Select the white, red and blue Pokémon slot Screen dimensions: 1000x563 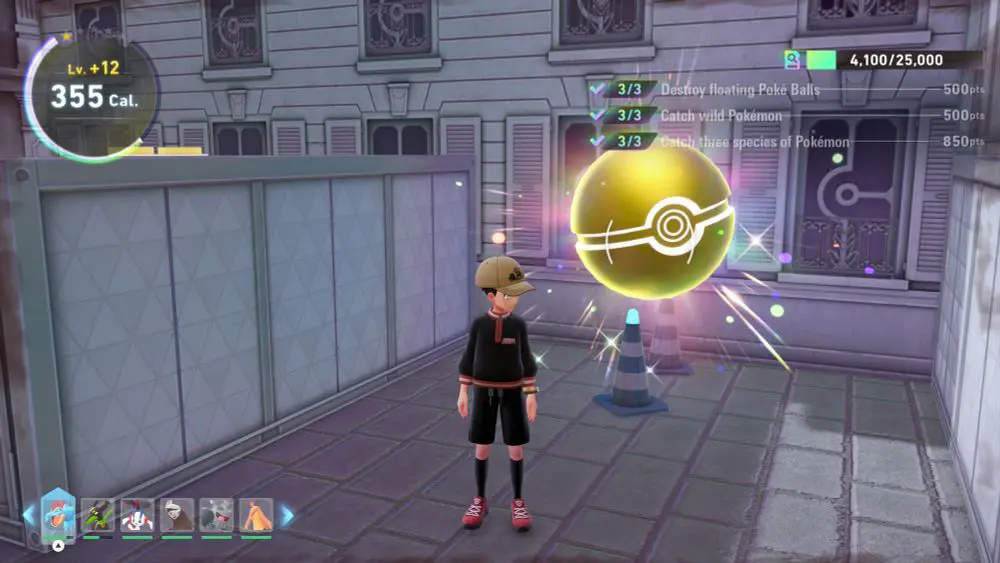(x=138, y=515)
